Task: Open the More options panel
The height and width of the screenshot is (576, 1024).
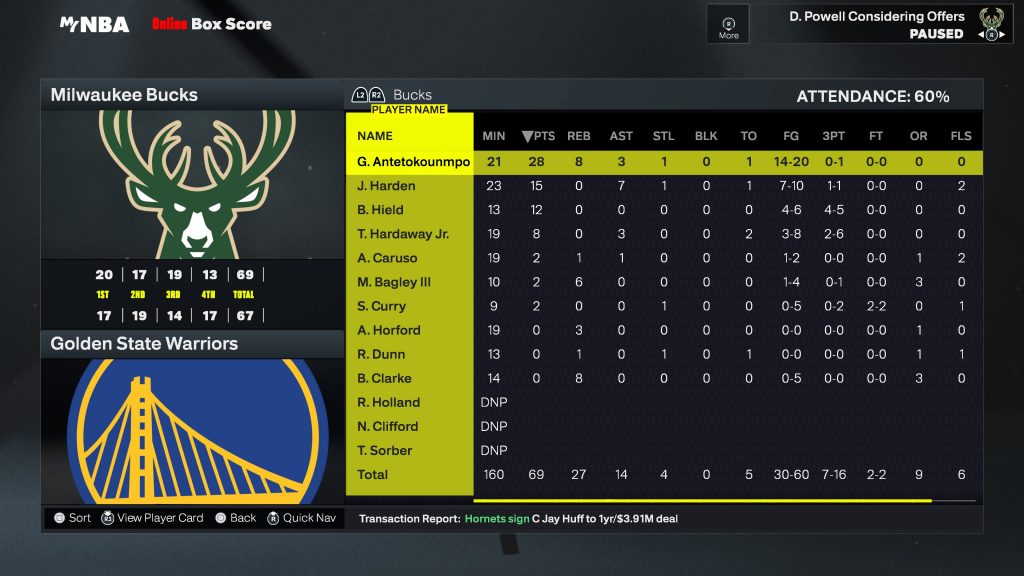Action: (728, 24)
